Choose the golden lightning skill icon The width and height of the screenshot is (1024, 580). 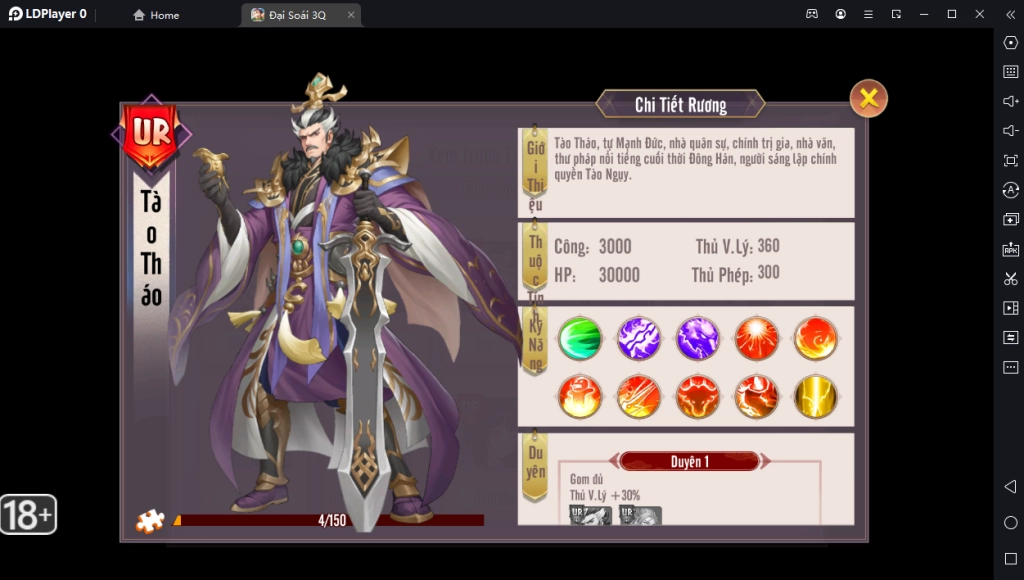click(815, 397)
